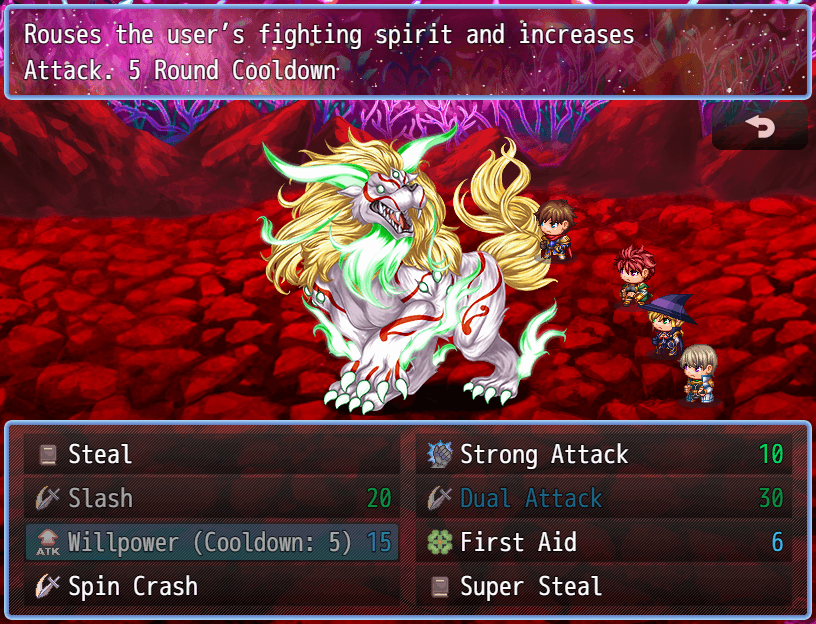This screenshot has width=816, height=624.
Task: Select the Steal skill
Action: (x=210, y=455)
